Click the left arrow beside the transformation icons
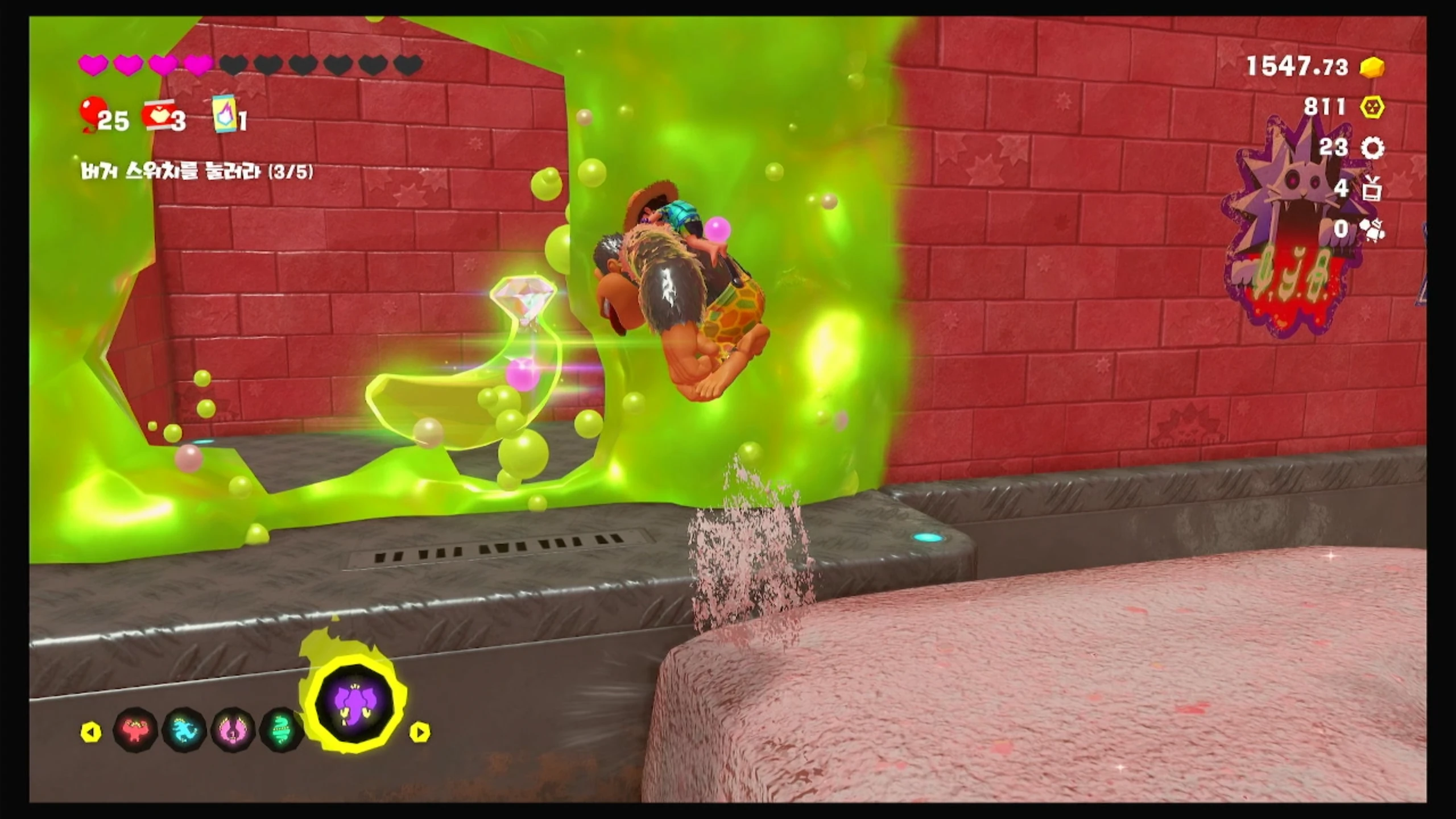1456x819 pixels. (91, 732)
